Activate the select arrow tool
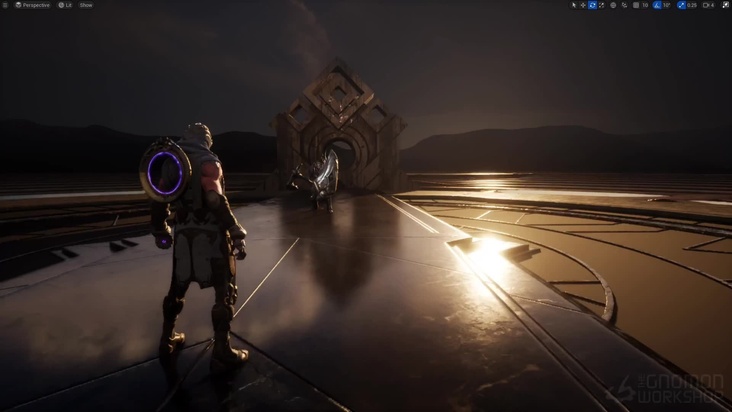Viewport: 732px width, 412px height. (x=574, y=5)
